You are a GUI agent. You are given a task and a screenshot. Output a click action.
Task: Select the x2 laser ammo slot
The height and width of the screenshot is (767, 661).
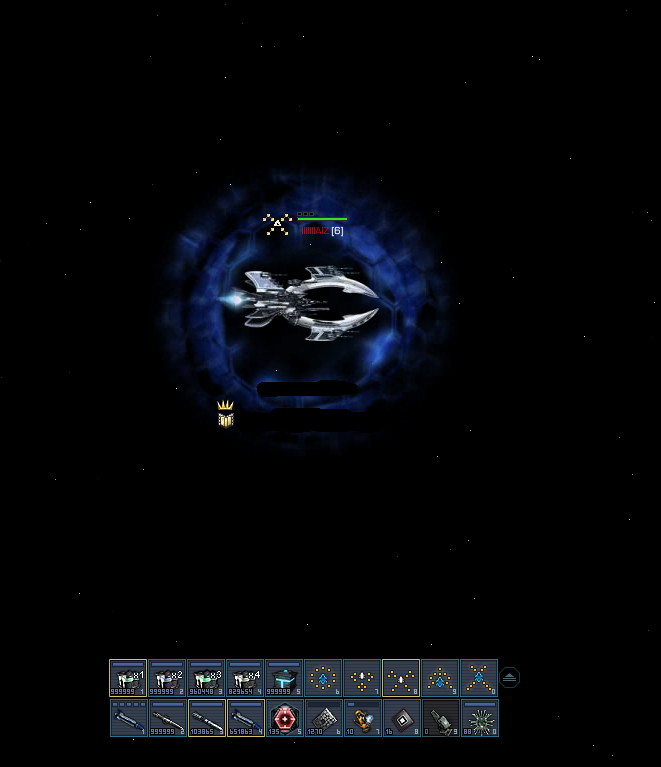point(167,677)
